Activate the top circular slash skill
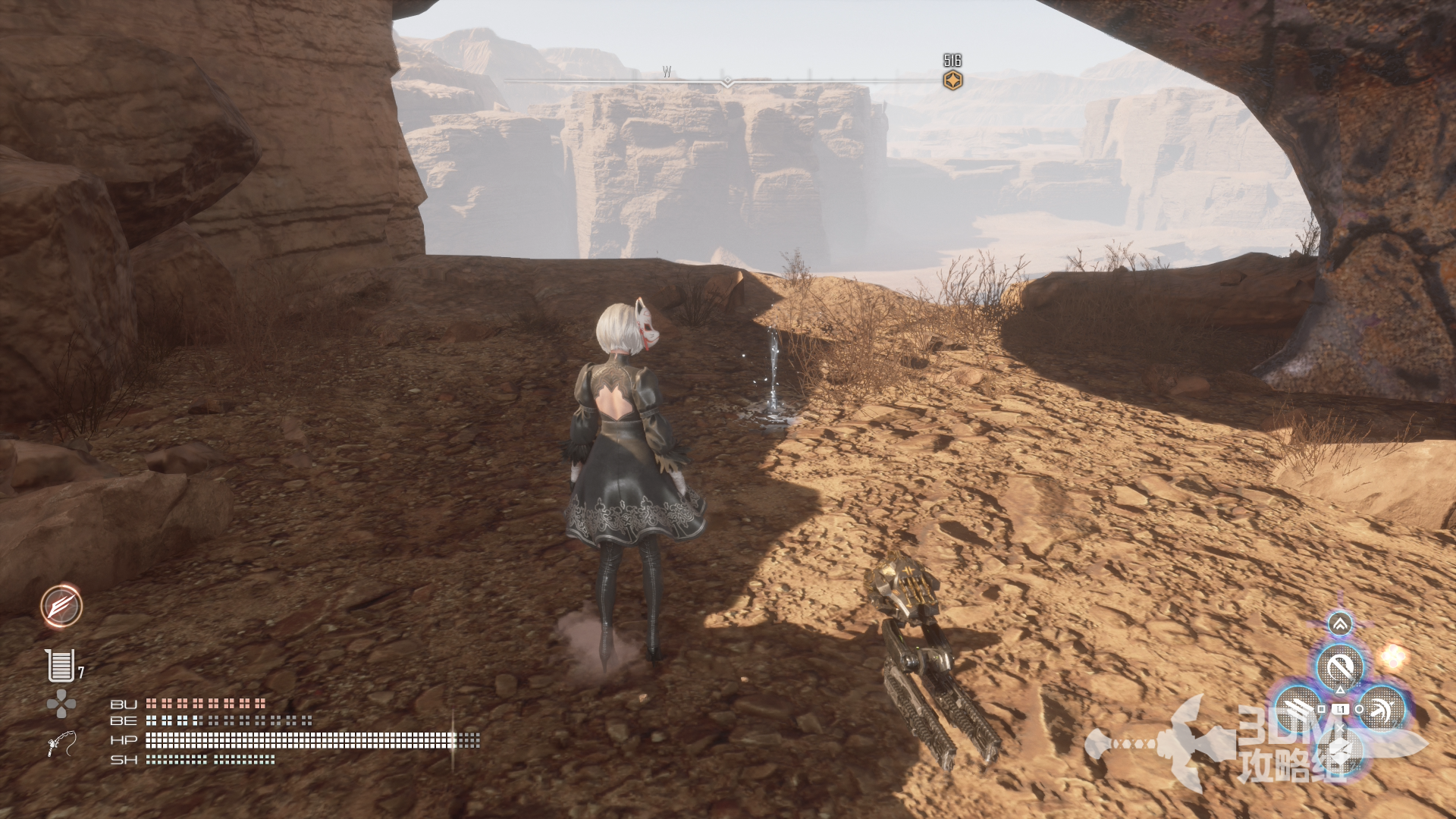Image resolution: width=1456 pixels, height=819 pixels. (1340, 667)
